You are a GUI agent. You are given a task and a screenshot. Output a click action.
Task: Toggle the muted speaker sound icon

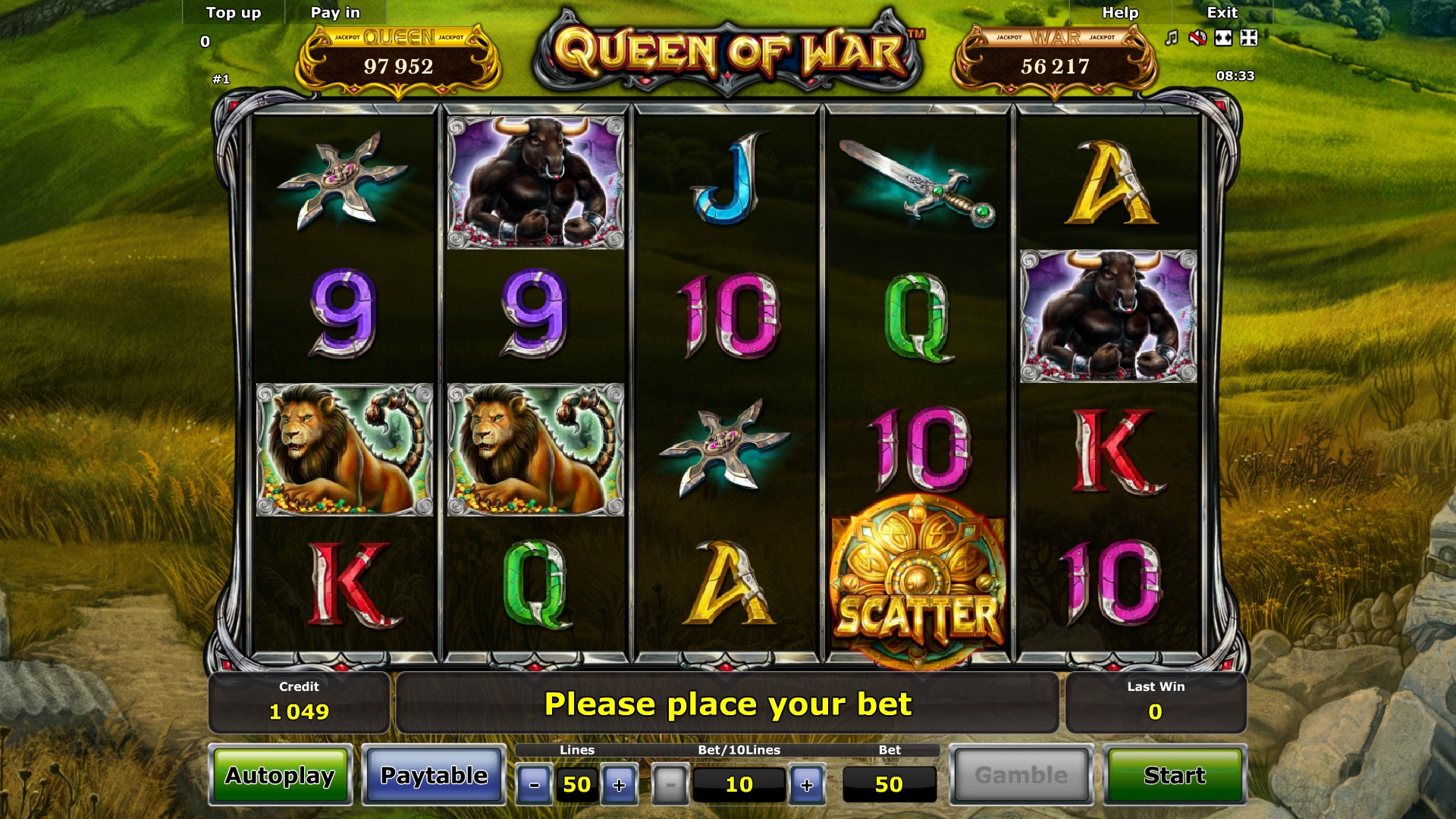(1197, 38)
